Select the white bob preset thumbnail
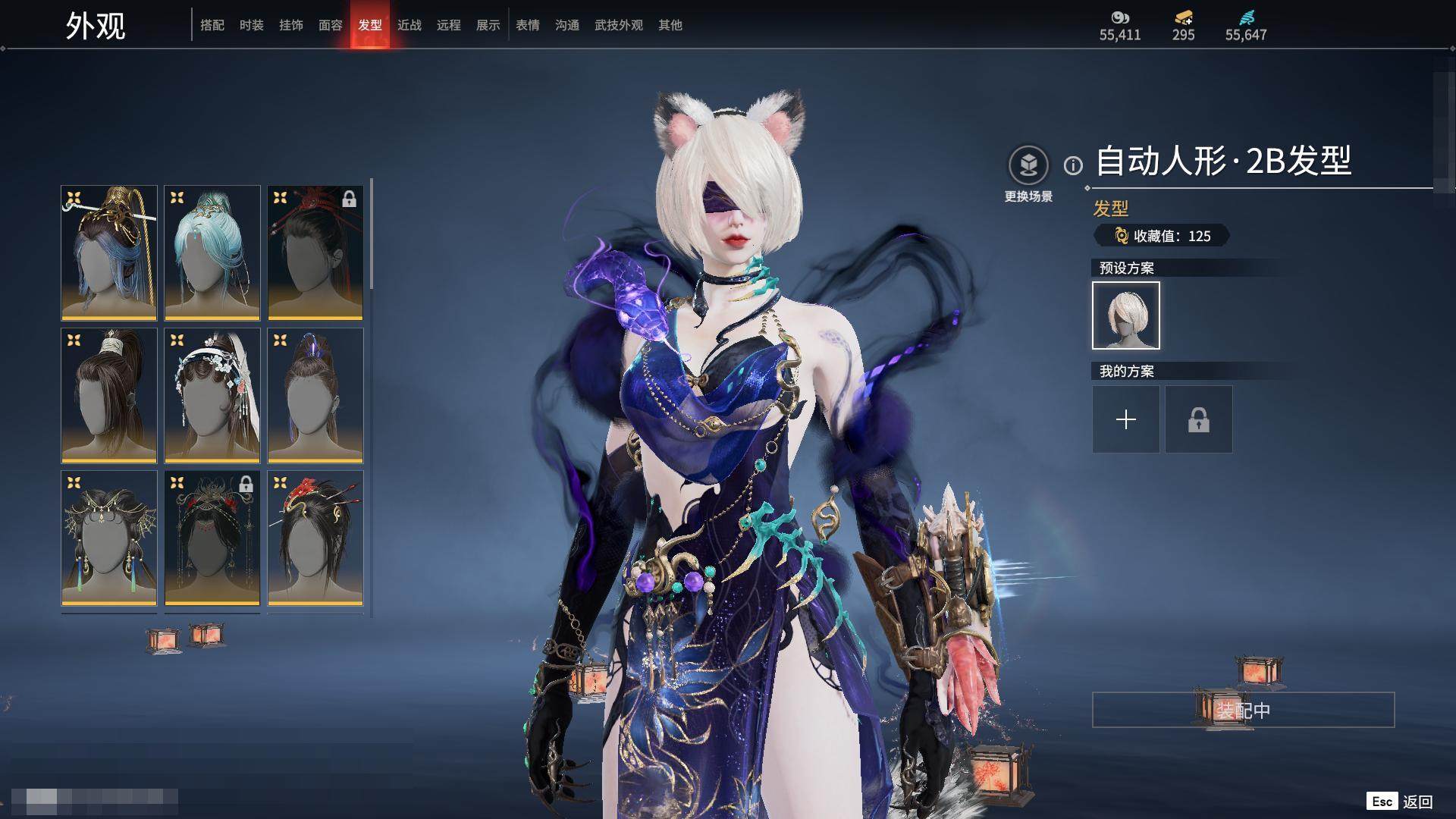The height and width of the screenshot is (819, 1456). [x=1126, y=315]
